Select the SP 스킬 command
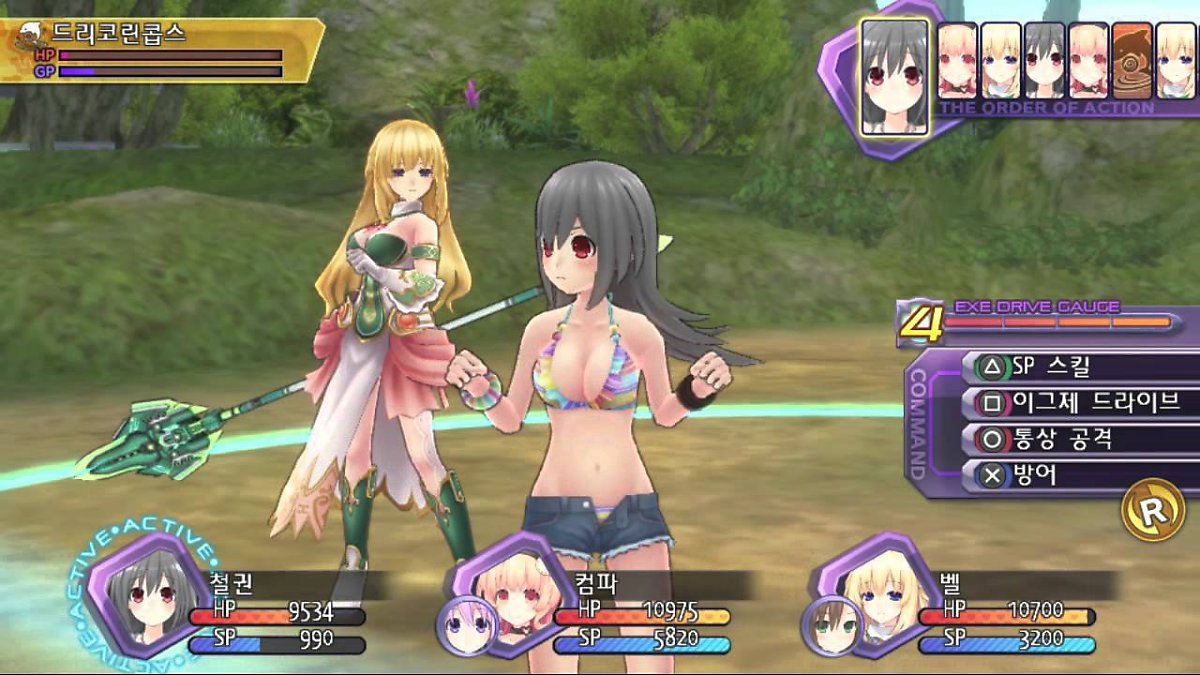 [1075, 368]
